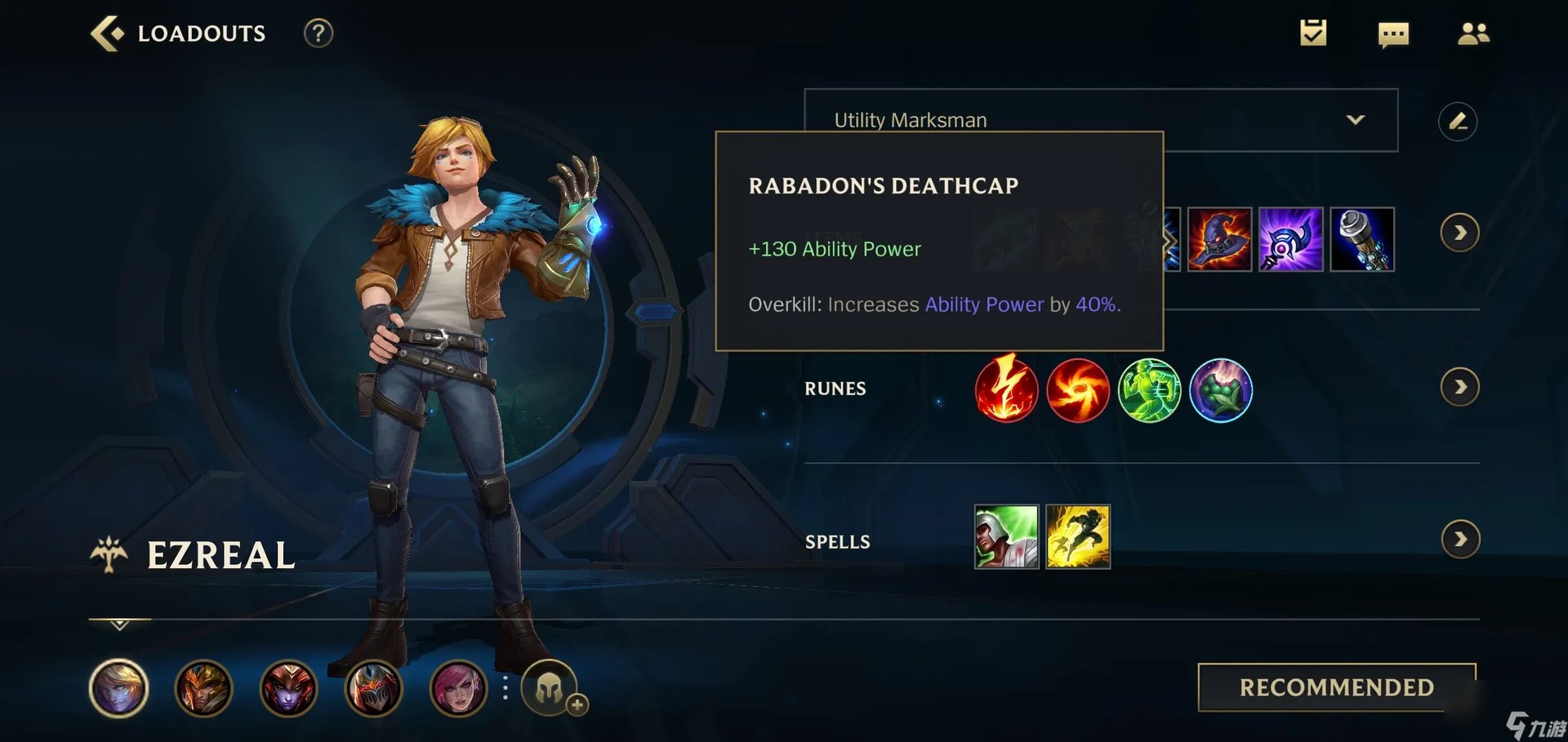Select the Manamune item icon
Screen dimensions: 1568x742
coord(1361,241)
